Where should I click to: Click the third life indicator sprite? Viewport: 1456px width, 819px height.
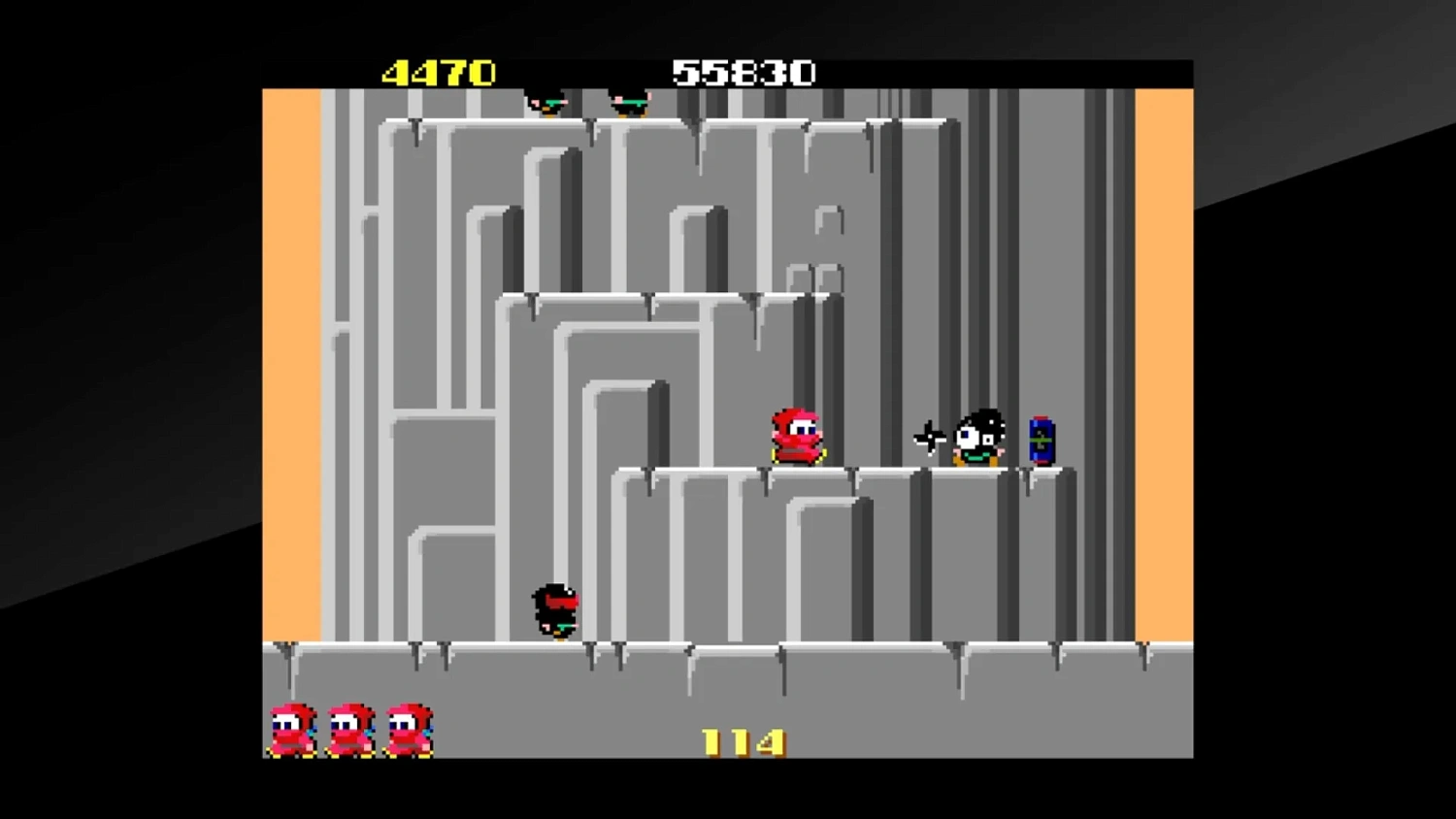[408, 728]
